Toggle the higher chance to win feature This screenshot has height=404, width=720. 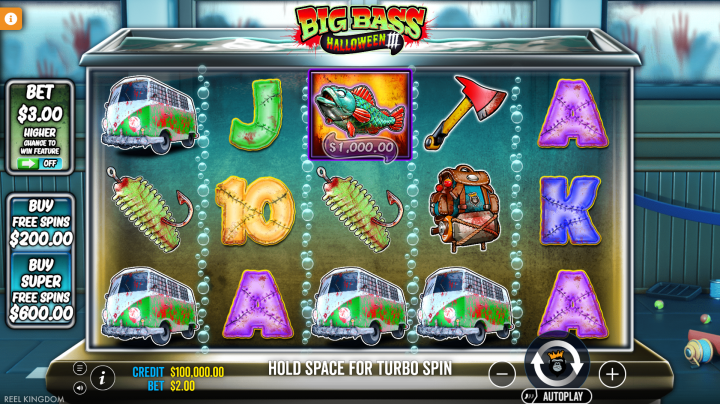point(40,163)
